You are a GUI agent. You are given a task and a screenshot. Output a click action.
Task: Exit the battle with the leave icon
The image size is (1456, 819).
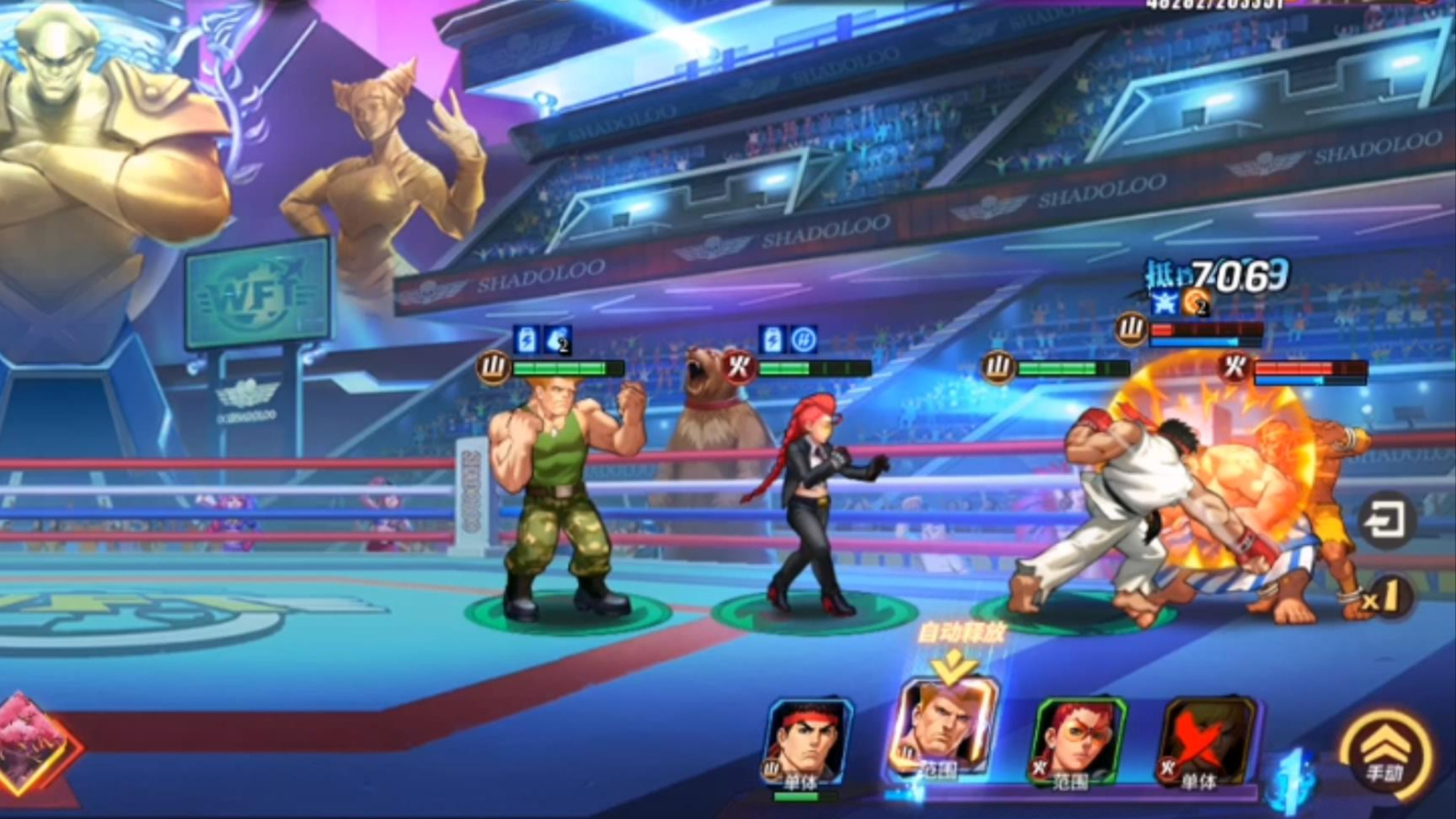click(1386, 521)
